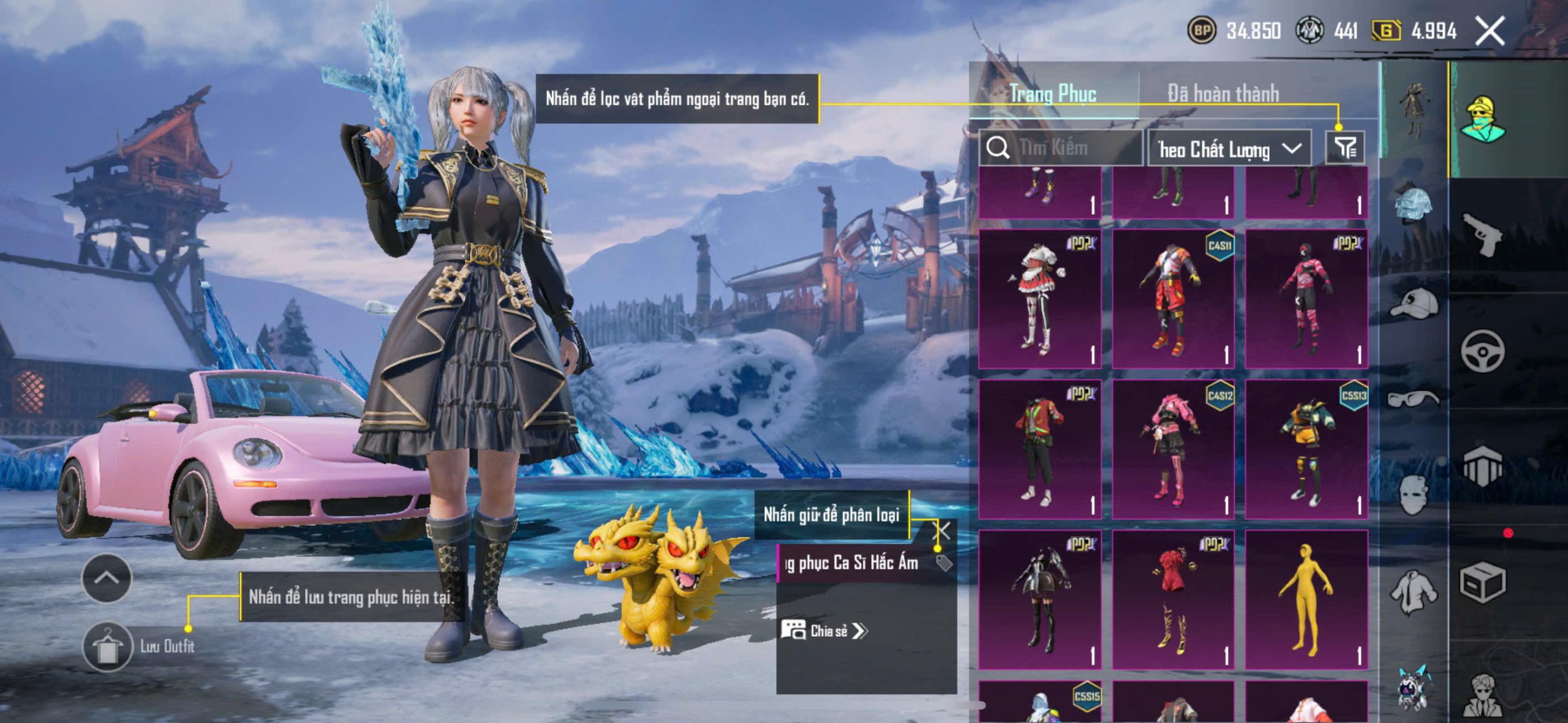Select the red and white maid outfit

[1039, 299]
